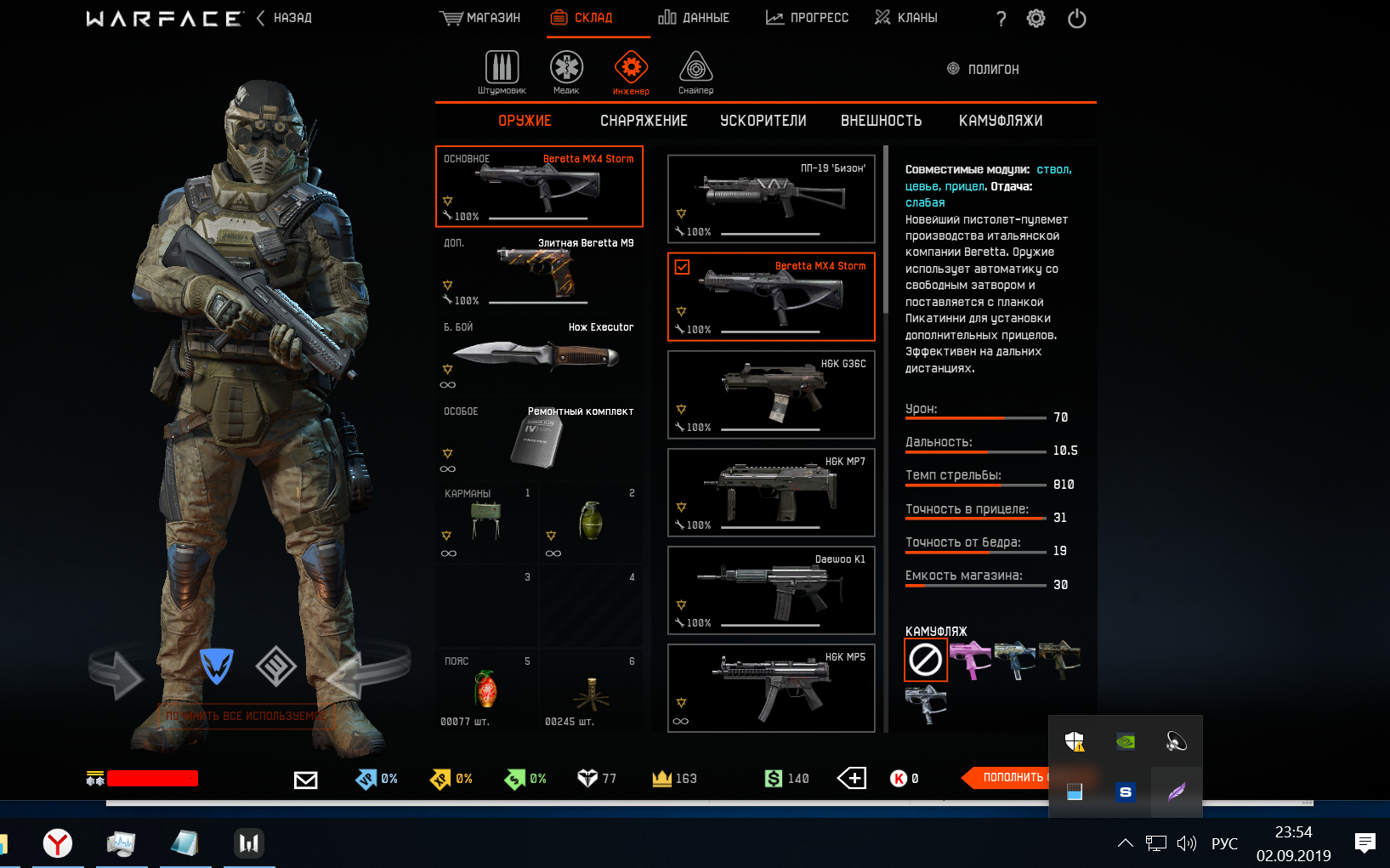Viewport: 1390px width, 868px height.
Task: Apply the pink camouflage skin
Action: (970, 659)
